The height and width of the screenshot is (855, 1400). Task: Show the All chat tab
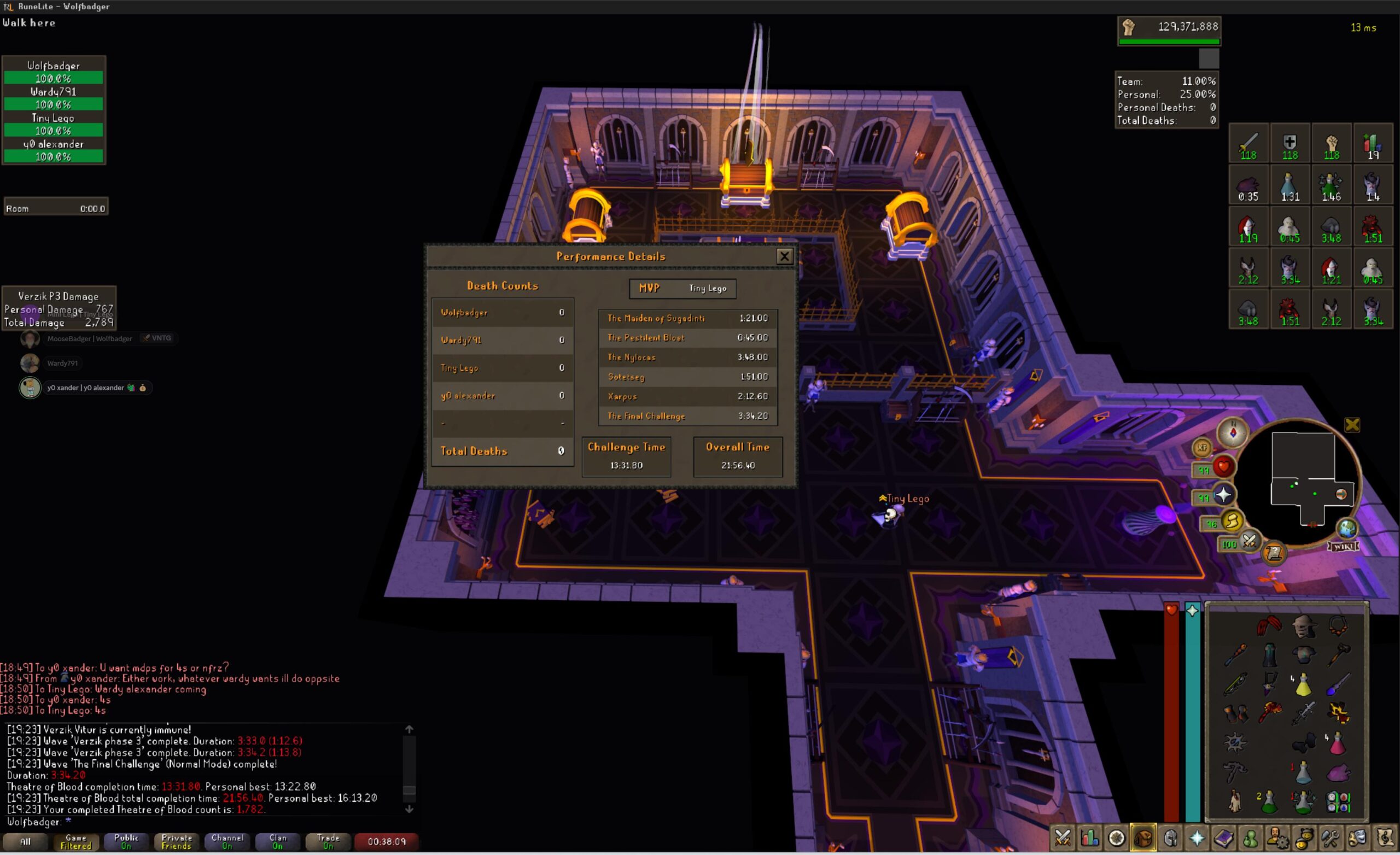[26, 841]
